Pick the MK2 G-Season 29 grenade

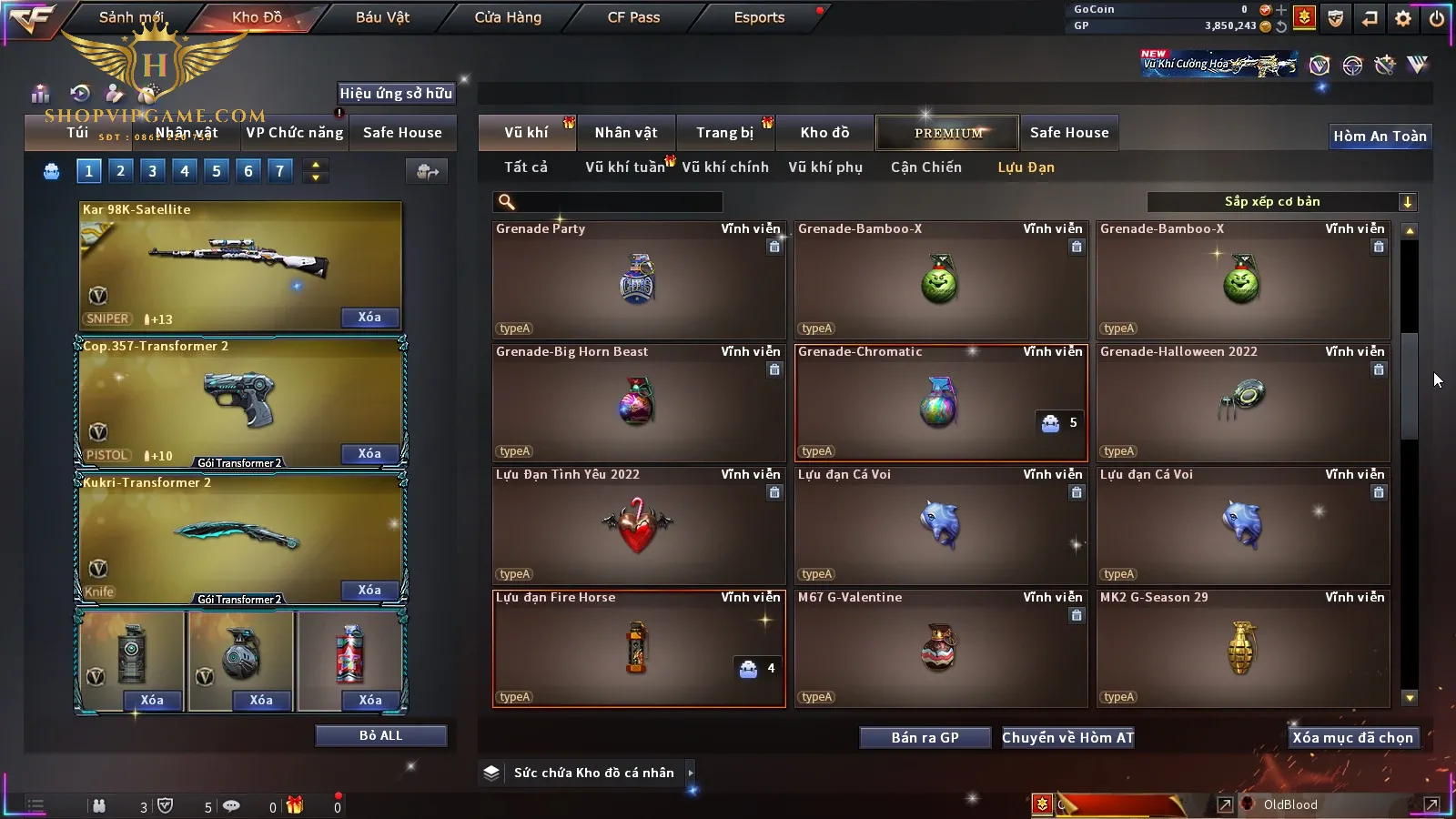[1242, 648]
